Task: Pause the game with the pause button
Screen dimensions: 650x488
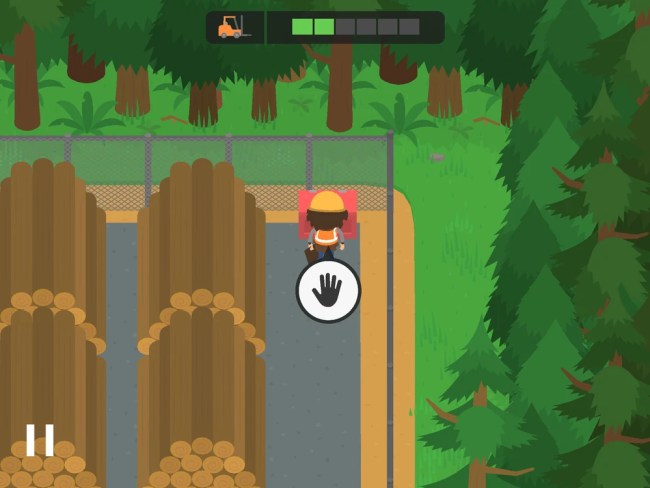Action: pos(40,440)
